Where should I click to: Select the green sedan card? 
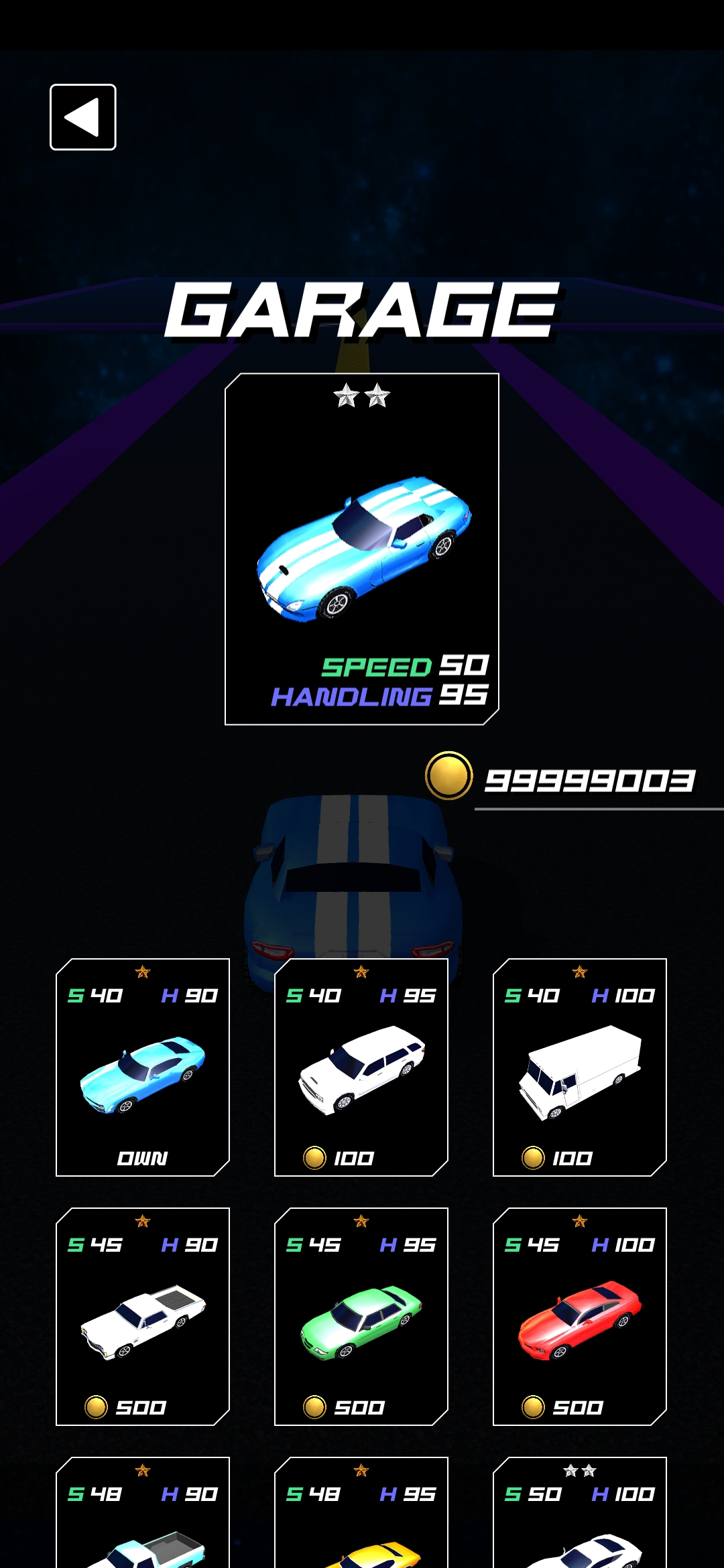361,1317
